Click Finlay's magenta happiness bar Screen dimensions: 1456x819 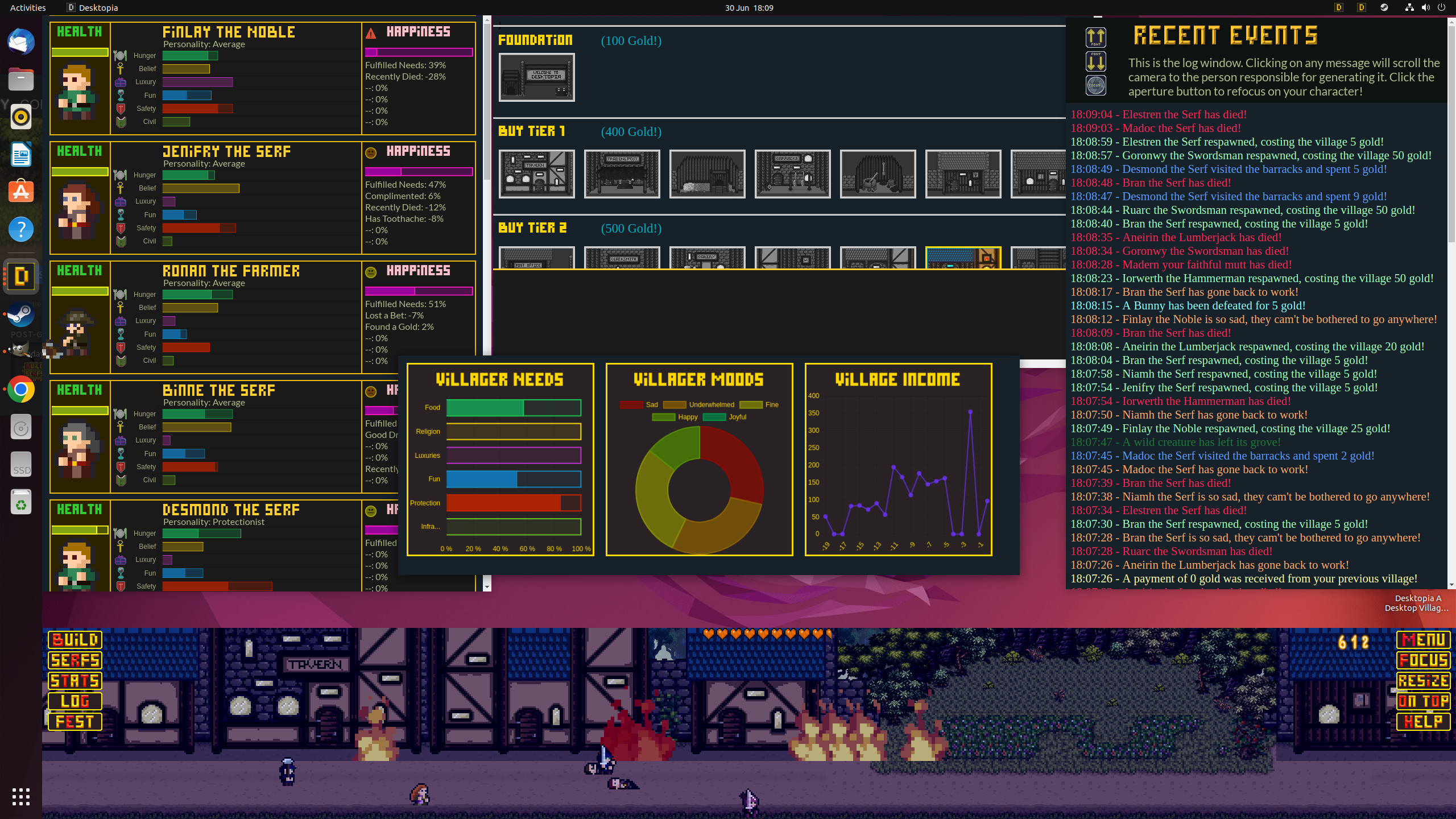(418, 52)
